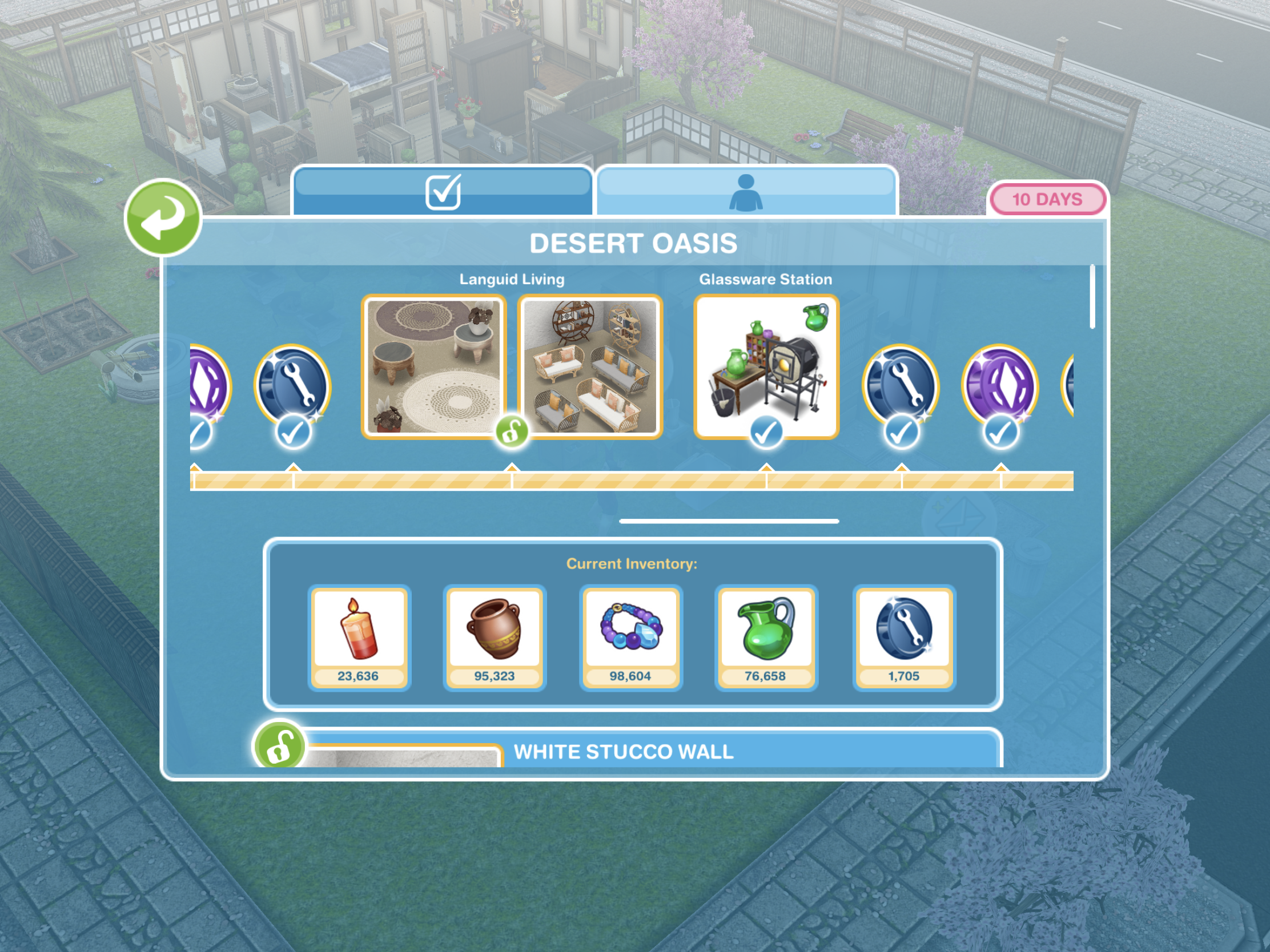Click the green unlock icon beside White Stucco Wall
The width and height of the screenshot is (1270, 952).
click(280, 745)
